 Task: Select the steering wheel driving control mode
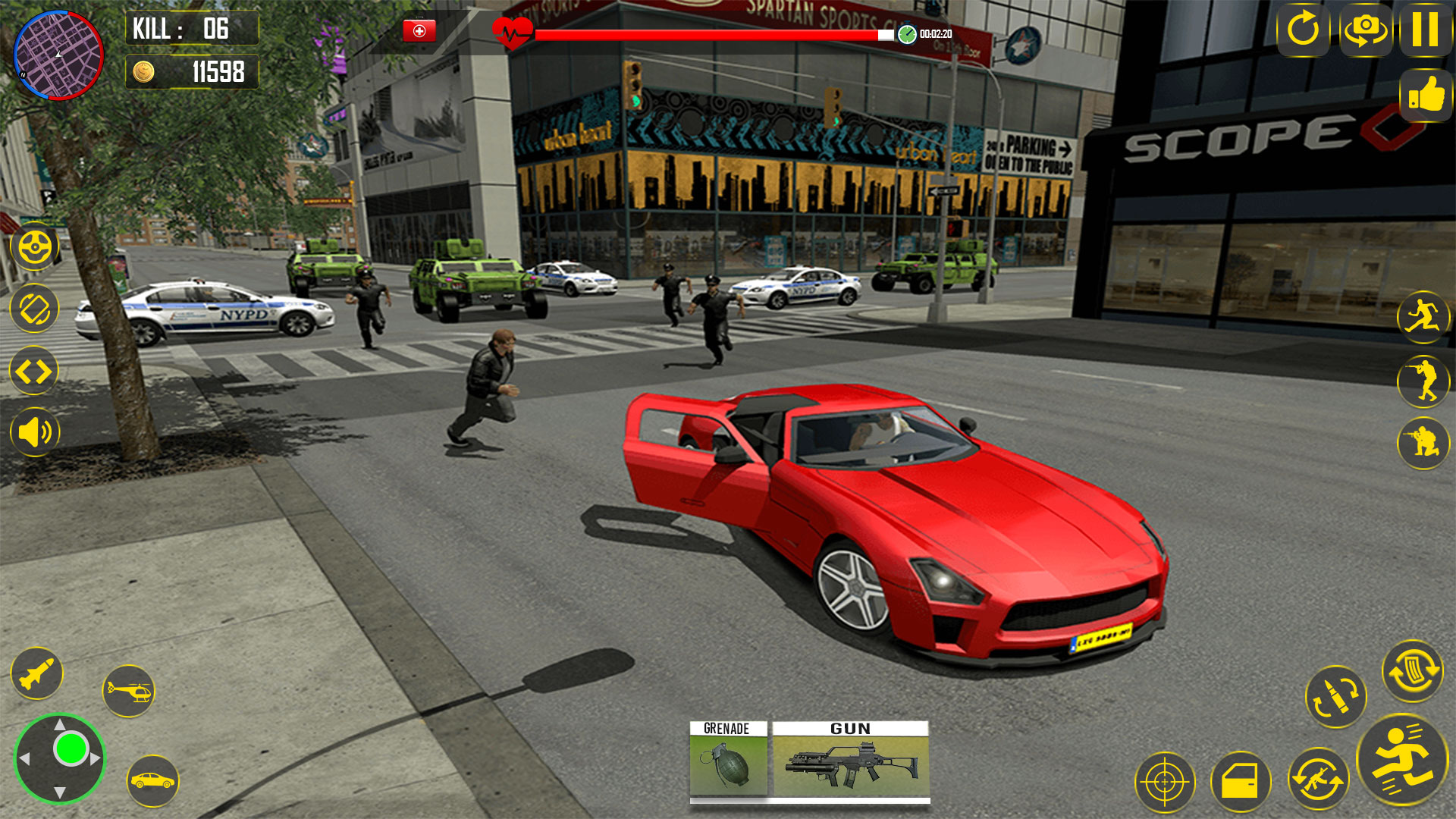33,246
